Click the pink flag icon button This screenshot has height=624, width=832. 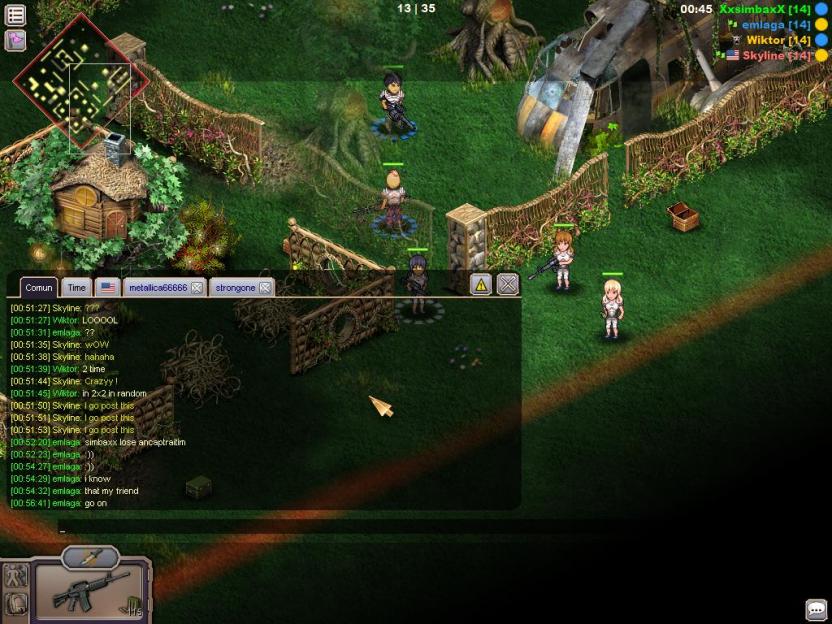point(15,40)
